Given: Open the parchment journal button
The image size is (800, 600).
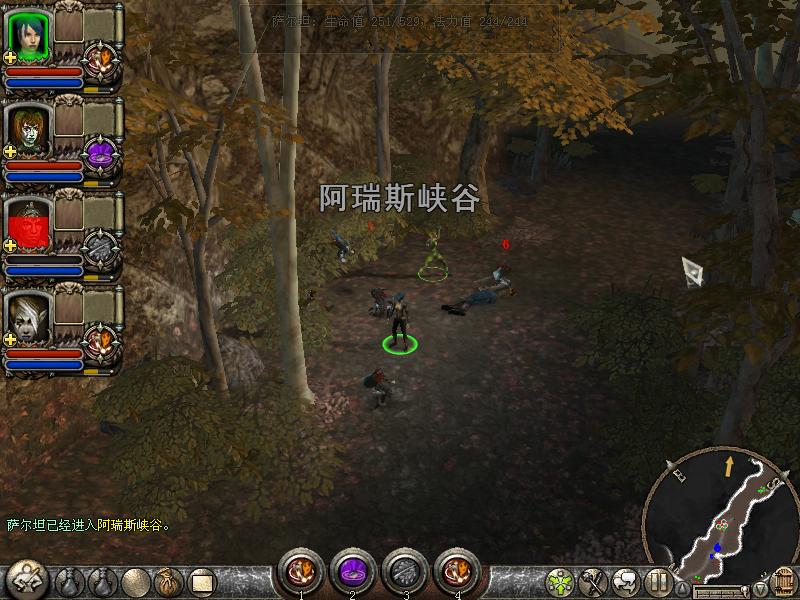Looking at the screenshot, I should pos(203,581).
